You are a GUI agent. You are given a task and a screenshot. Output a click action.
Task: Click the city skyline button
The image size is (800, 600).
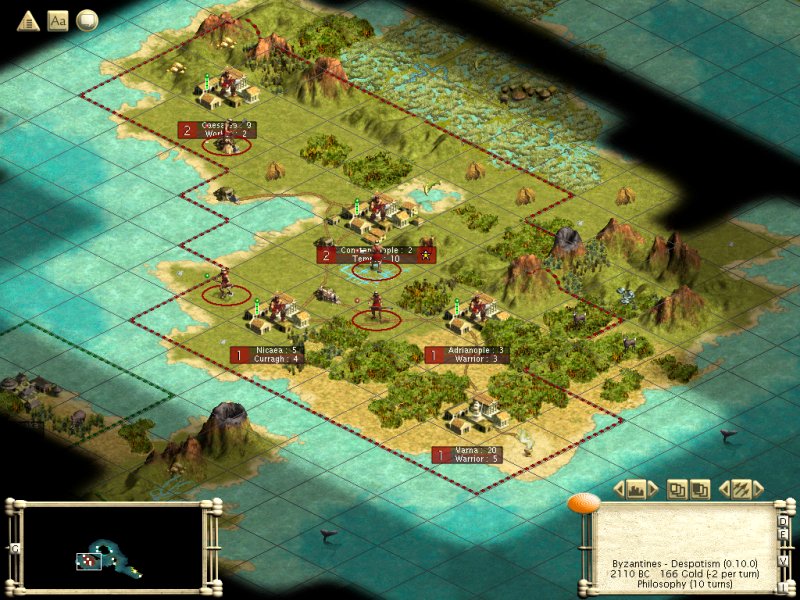point(636,489)
